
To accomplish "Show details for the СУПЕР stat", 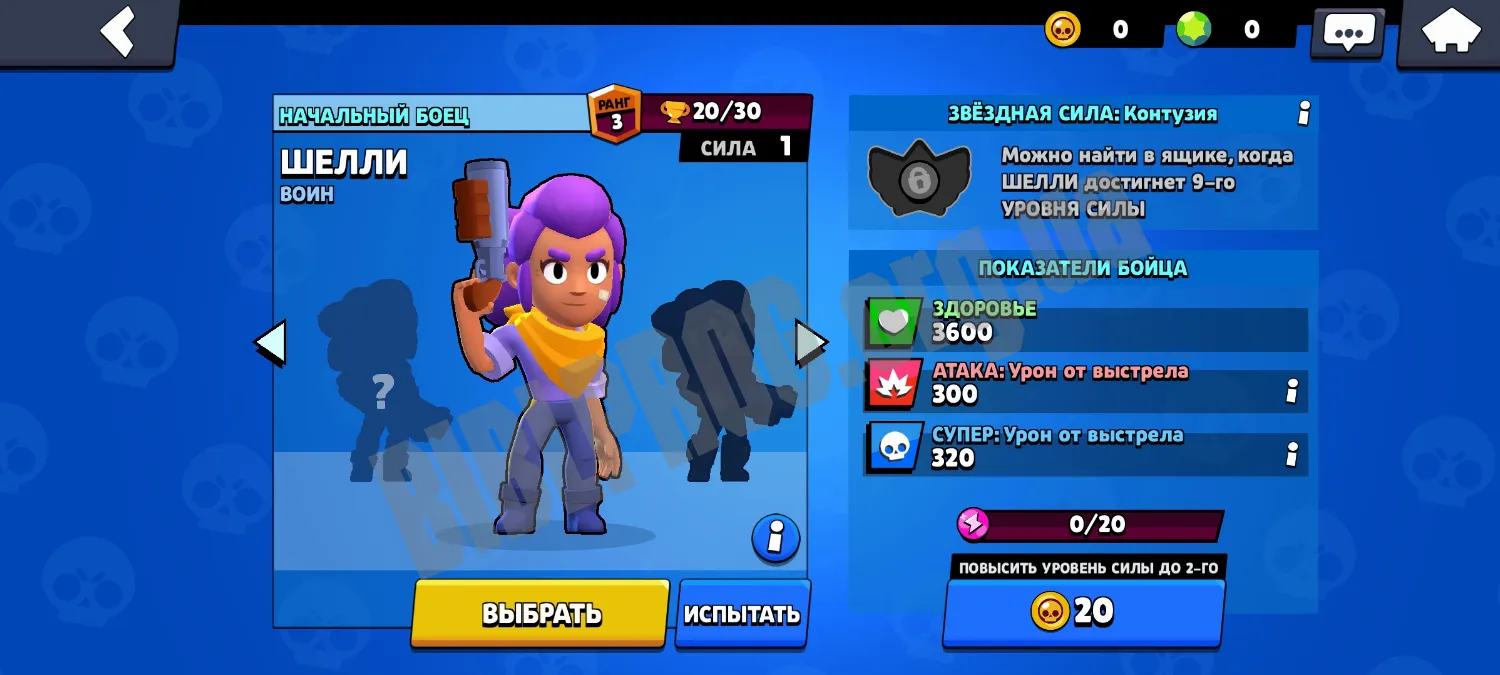I will click(x=1292, y=455).
